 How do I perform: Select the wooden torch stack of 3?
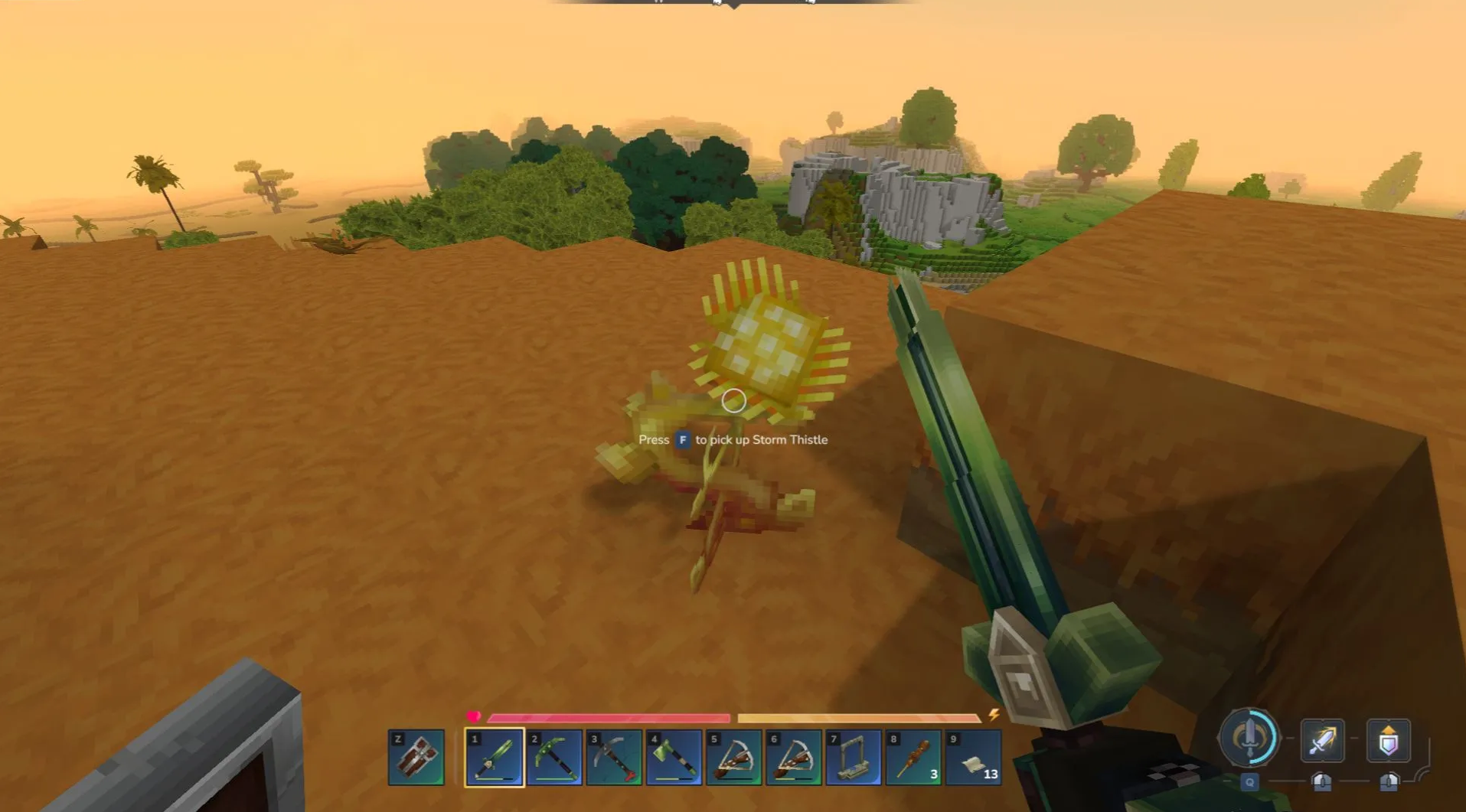[x=913, y=757]
